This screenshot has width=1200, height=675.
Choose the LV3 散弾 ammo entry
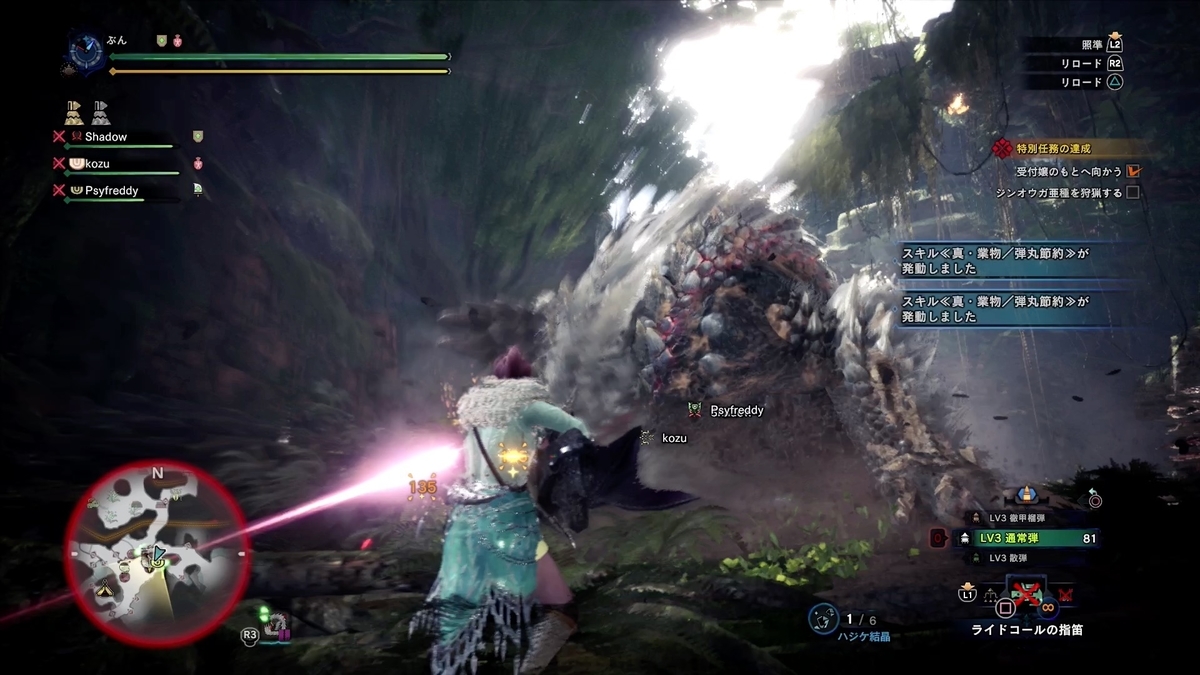1017,558
